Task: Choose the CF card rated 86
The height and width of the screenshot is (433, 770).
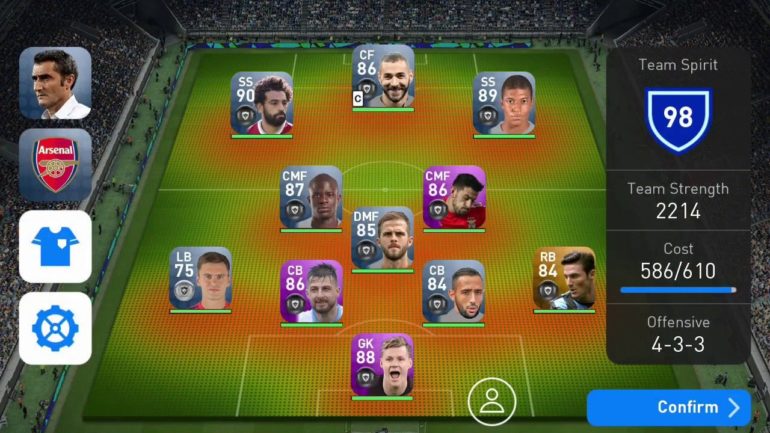Action: (382, 77)
